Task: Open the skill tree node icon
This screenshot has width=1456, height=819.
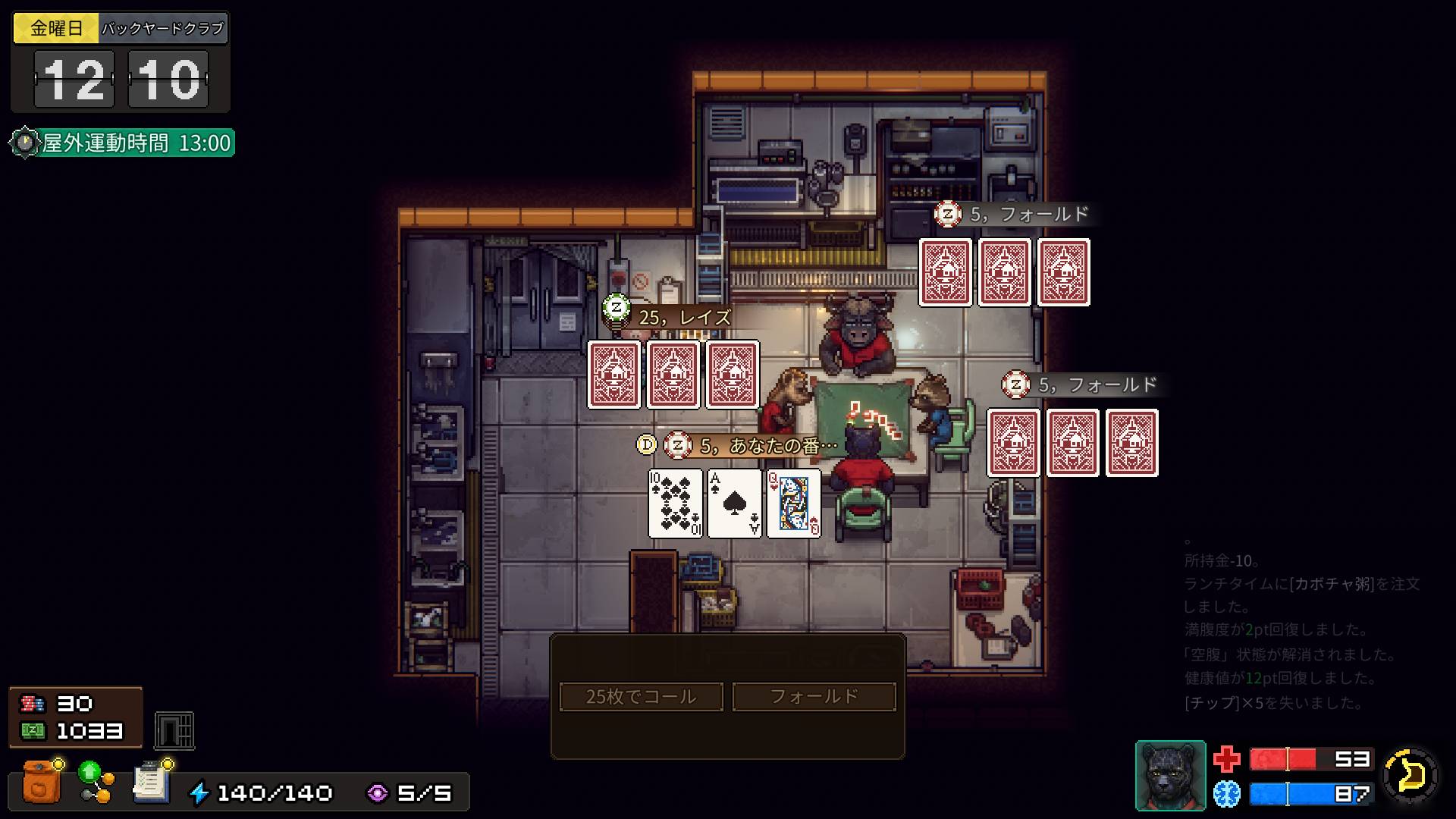Action: point(96,783)
